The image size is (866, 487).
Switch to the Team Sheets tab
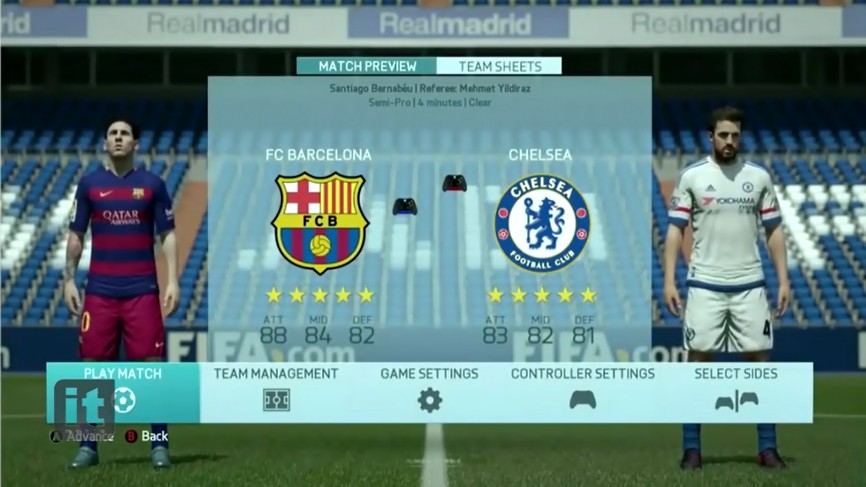[501, 66]
